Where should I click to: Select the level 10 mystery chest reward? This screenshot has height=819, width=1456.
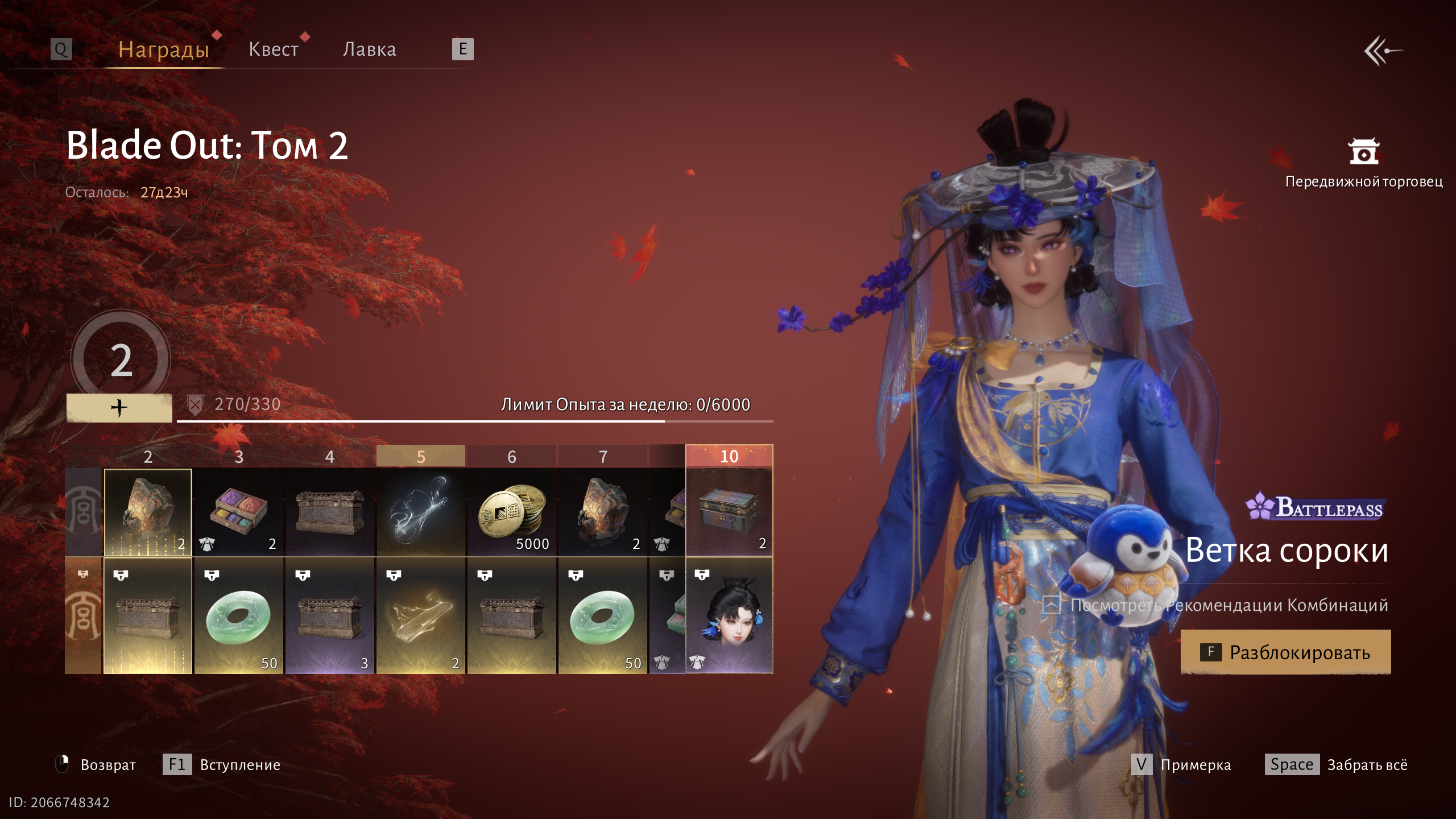pos(729,512)
